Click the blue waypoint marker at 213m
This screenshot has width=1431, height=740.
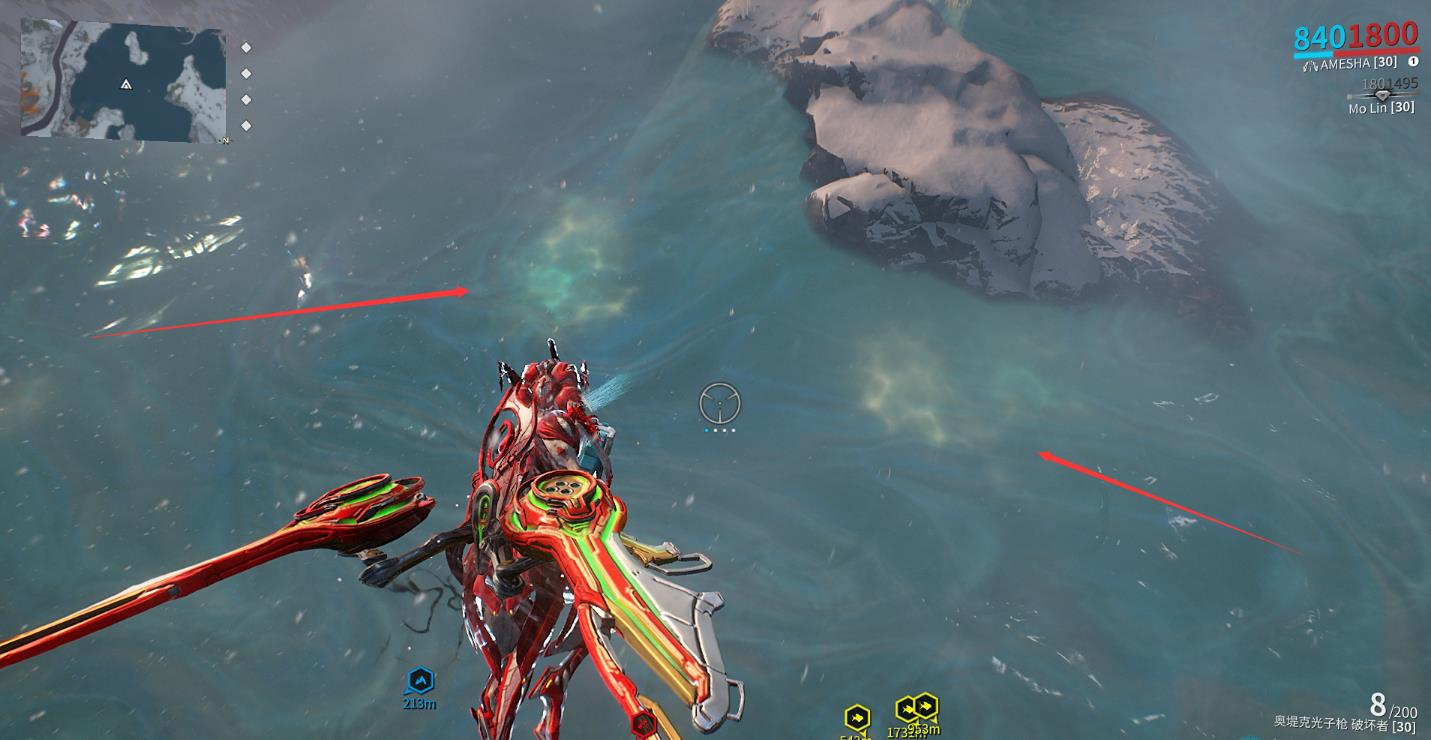click(x=420, y=681)
